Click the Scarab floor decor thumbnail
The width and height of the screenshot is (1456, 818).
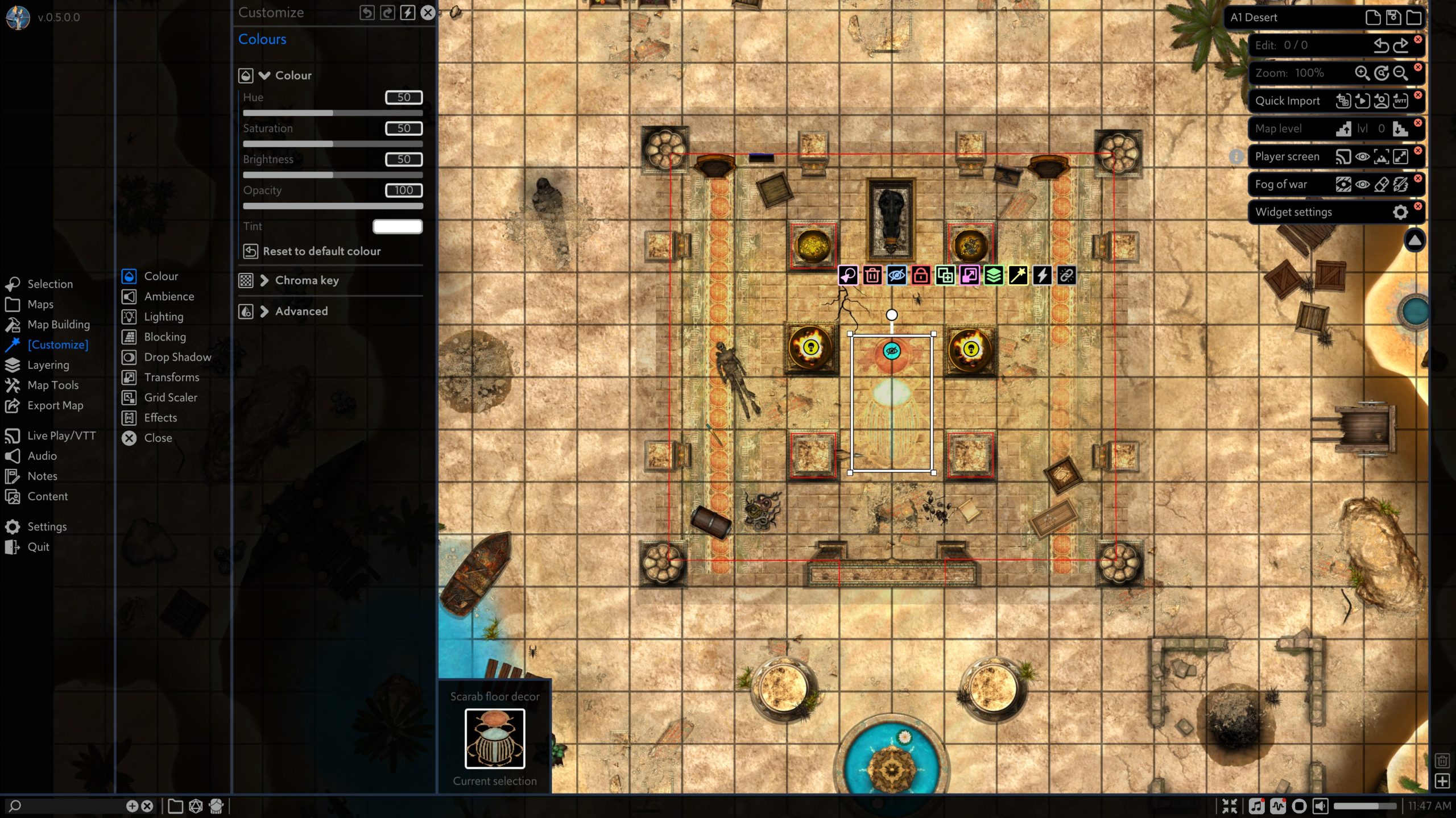[494, 738]
